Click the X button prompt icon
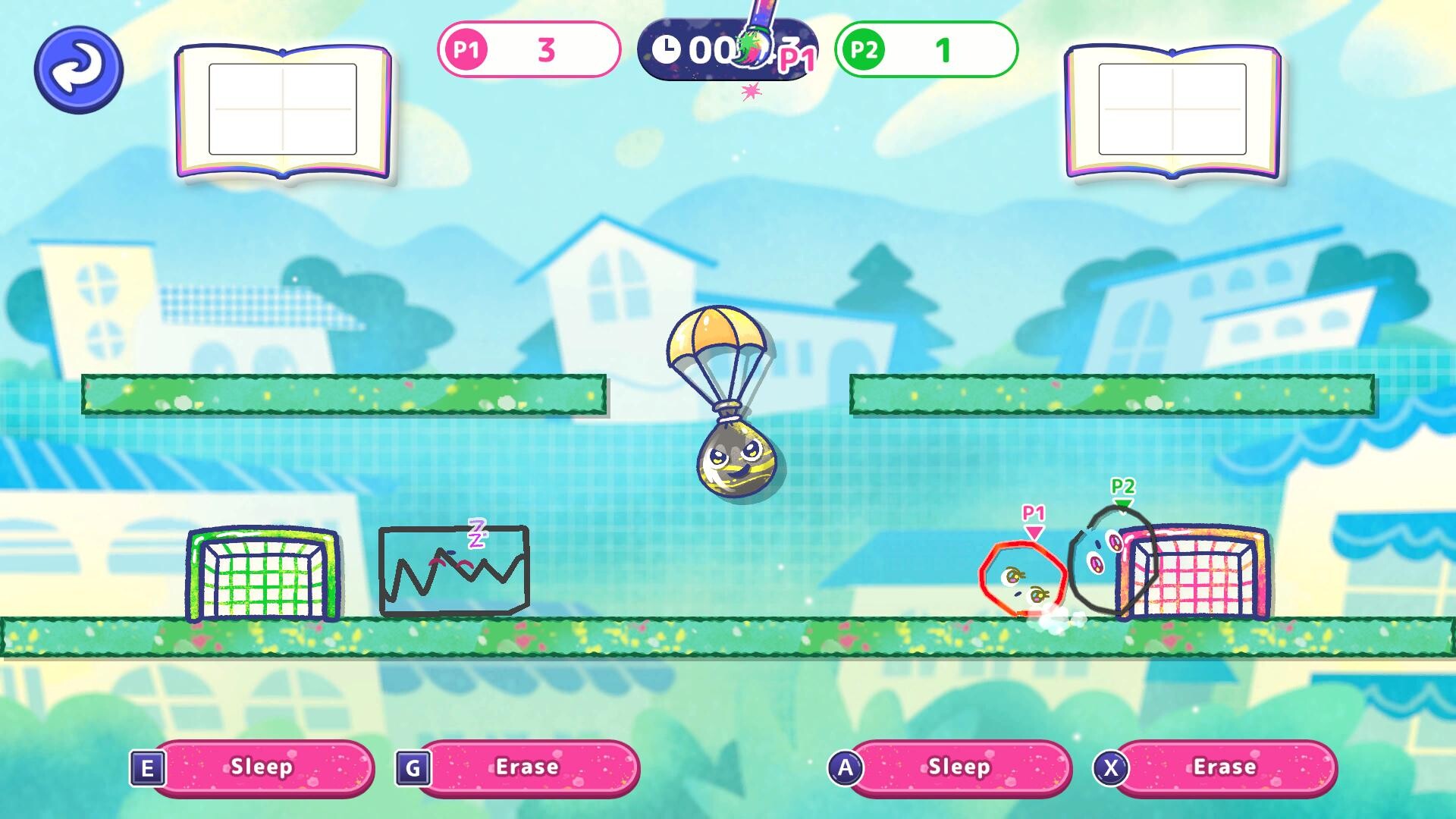 [1109, 767]
